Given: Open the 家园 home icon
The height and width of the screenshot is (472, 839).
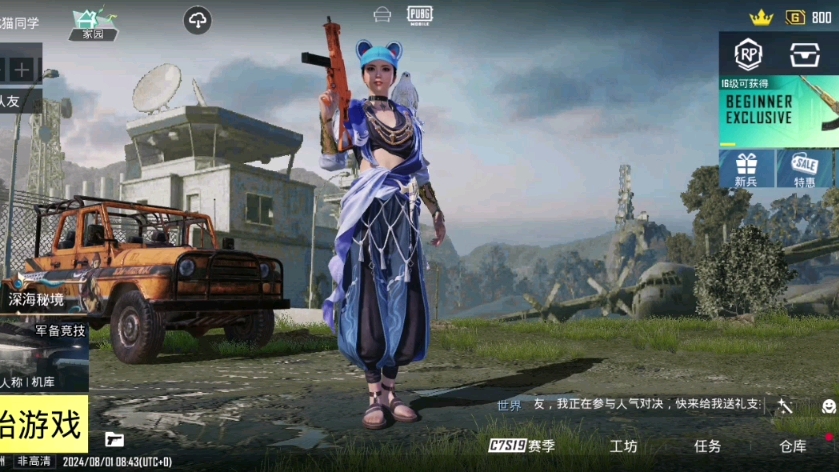Looking at the screenshot, I should [93, 23].
